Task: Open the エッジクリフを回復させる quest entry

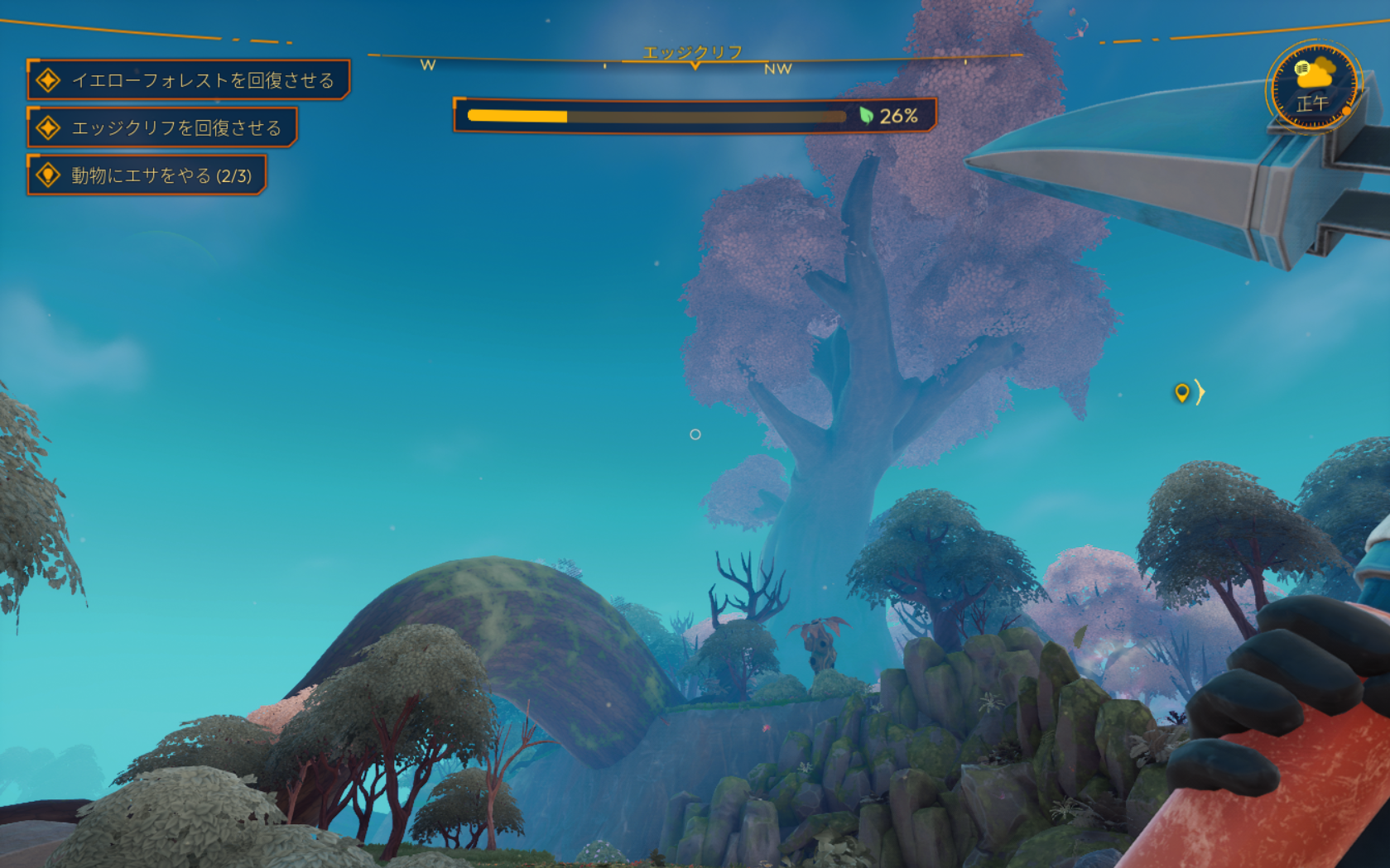Action: coord(162,127)
